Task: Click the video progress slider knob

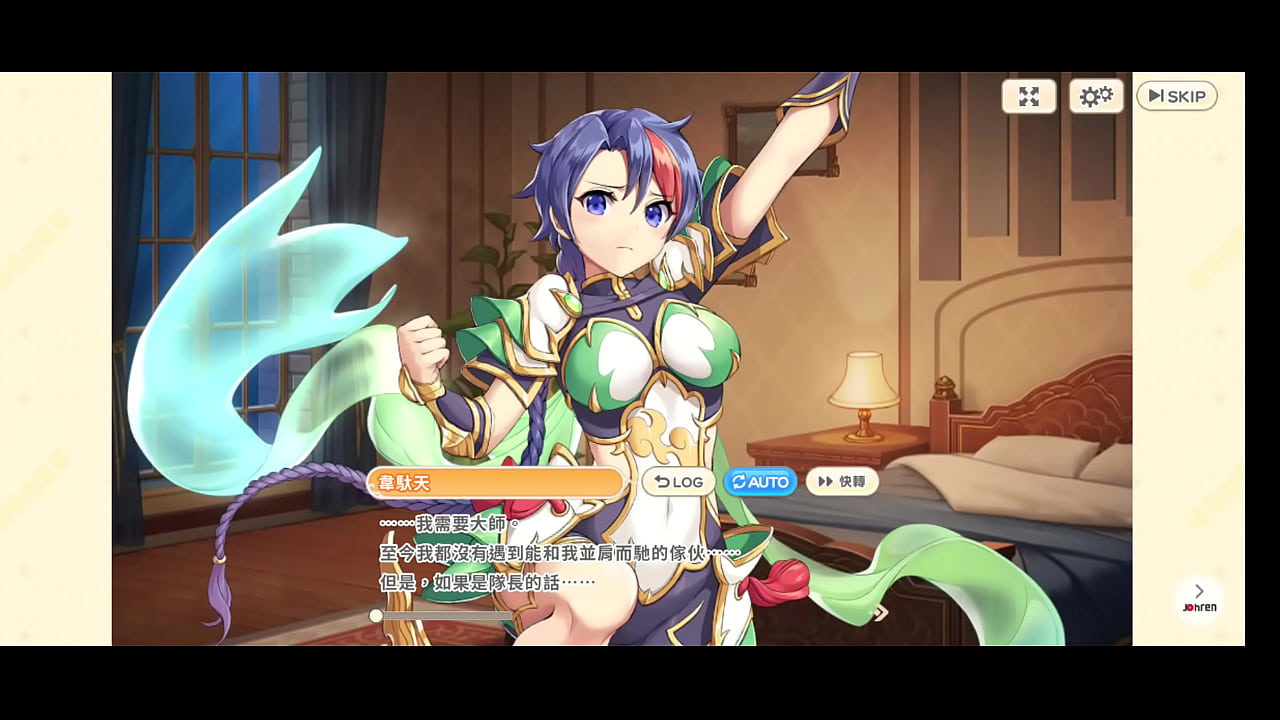Action: (x=375, y=616)
